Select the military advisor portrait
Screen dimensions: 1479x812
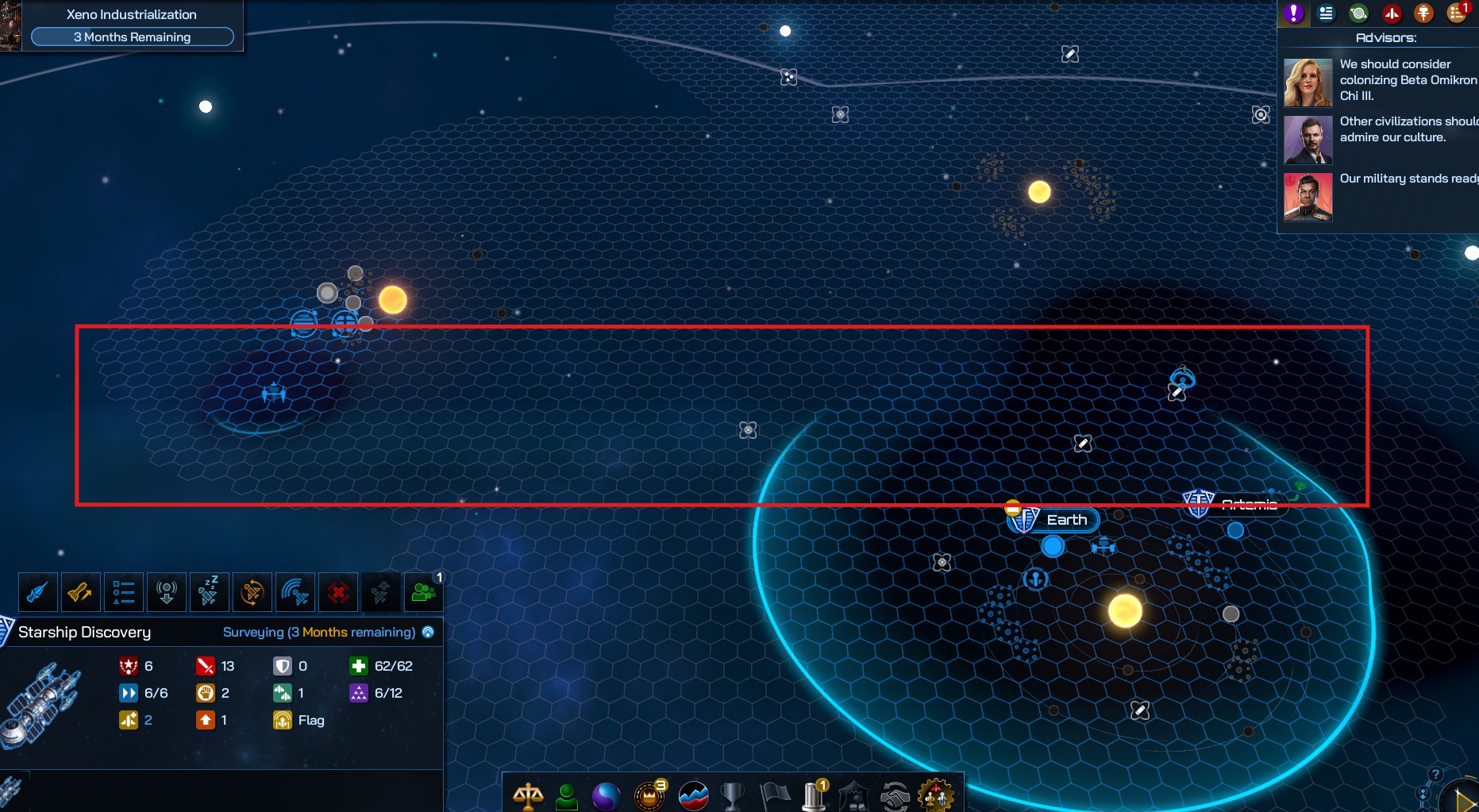(1308, 197)
